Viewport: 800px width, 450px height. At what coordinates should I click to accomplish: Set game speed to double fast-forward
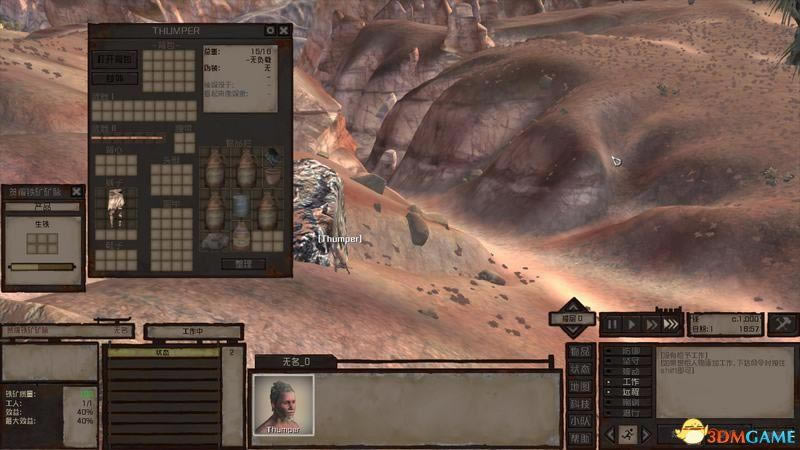(651, 324)
